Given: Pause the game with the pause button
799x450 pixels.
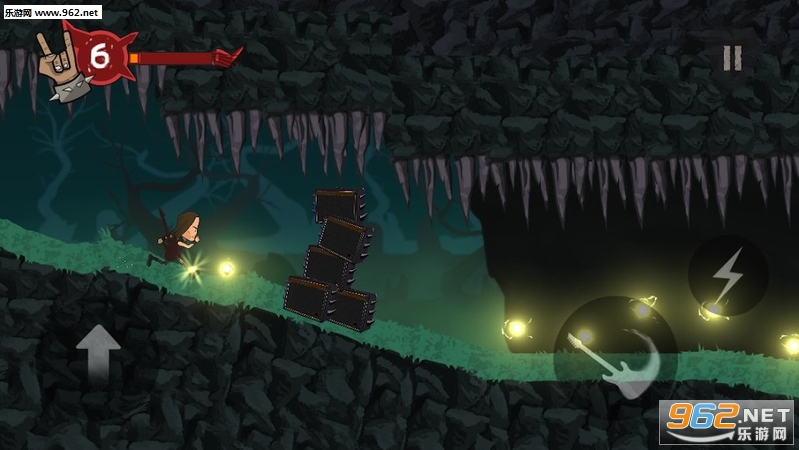Looking at the screenshot, I should pyautogui.click(x=733, y=58).
